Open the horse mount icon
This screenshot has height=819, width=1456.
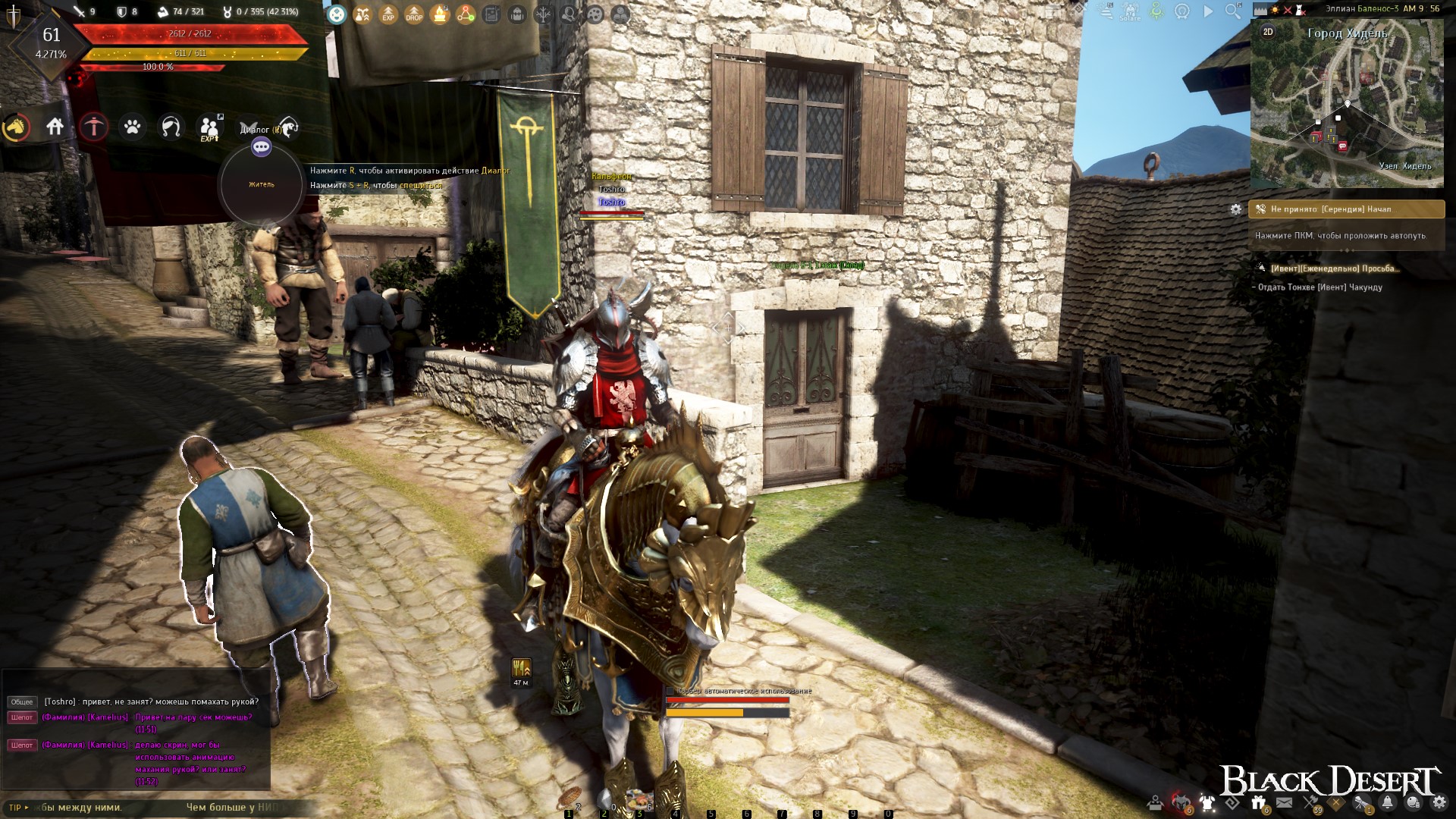click(x=16, y=127)
